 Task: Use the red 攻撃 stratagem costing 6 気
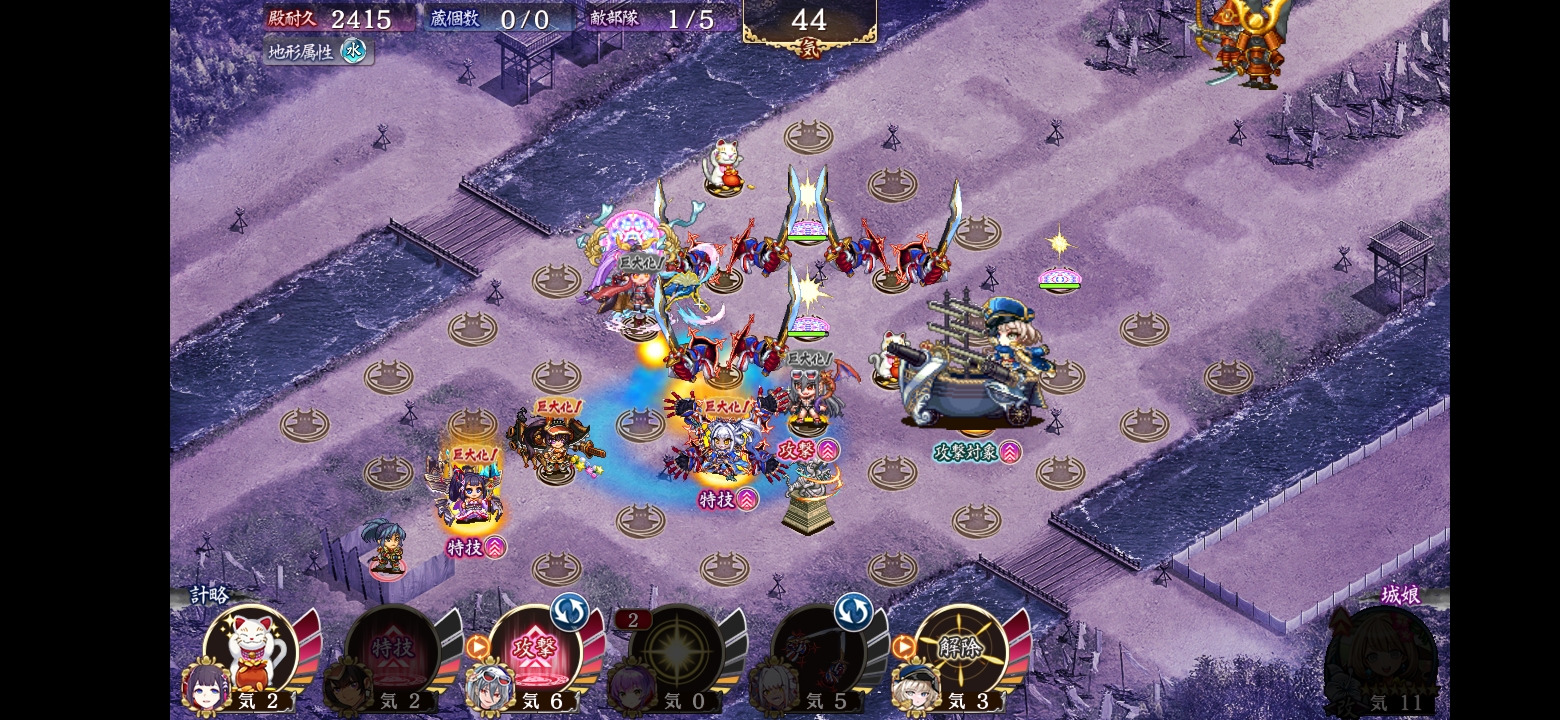coord(536,651)
